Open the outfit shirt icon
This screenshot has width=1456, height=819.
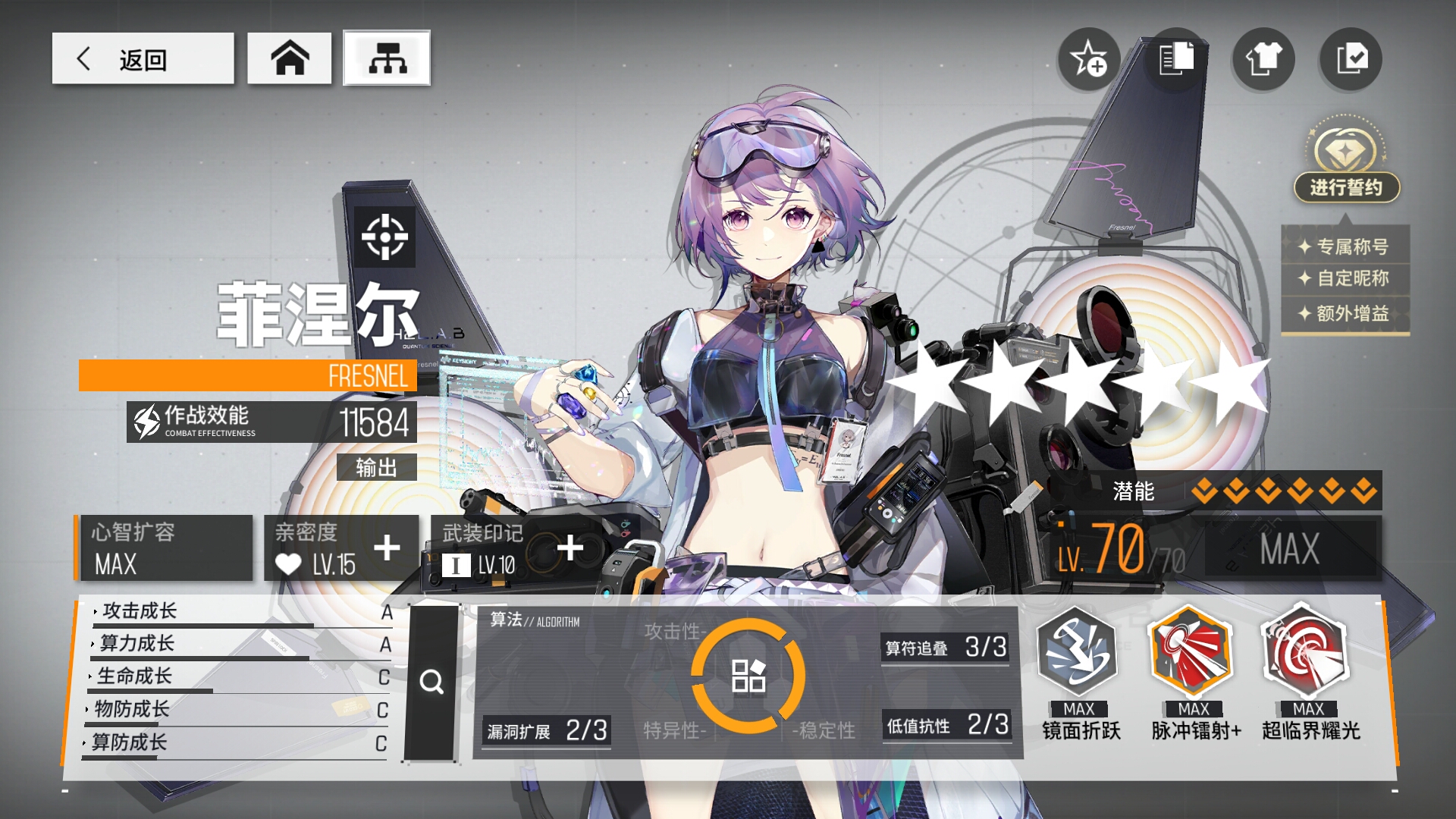click(1263, 58)
